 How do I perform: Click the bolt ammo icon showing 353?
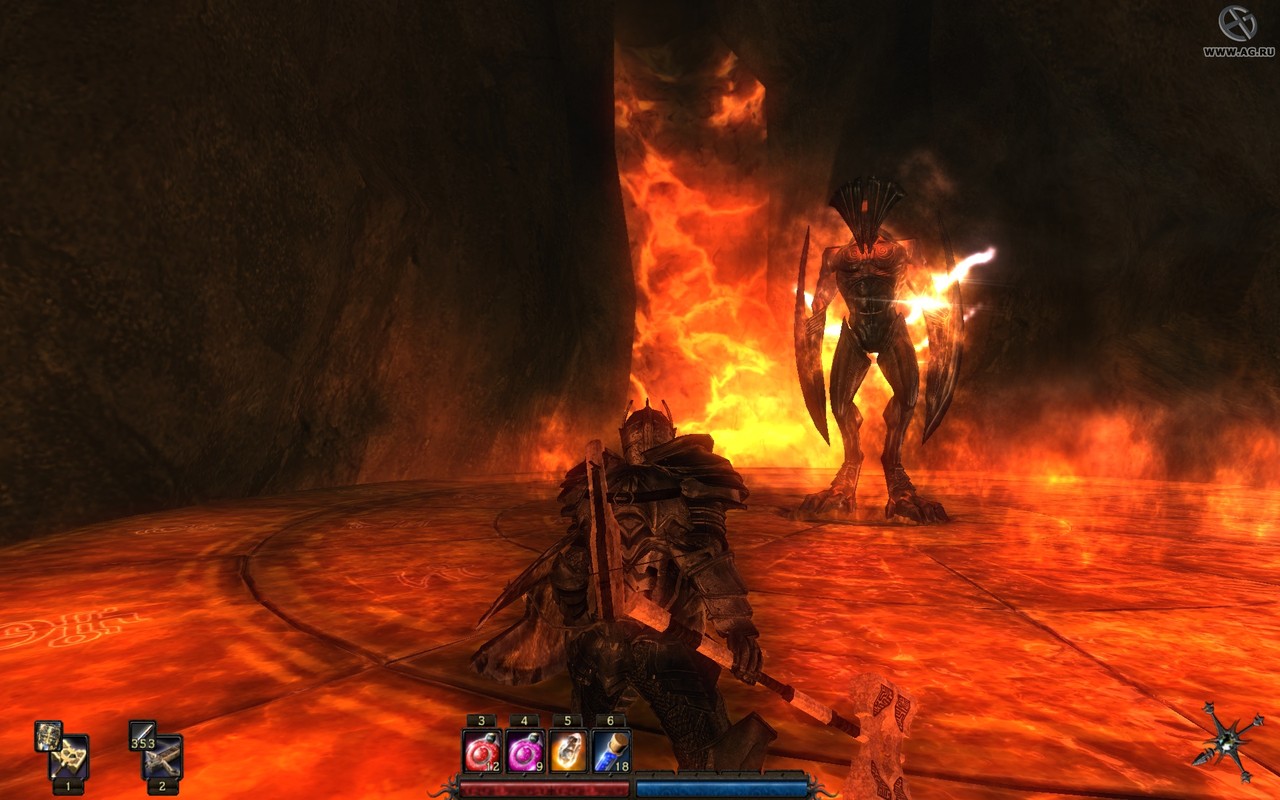tap(142, 736)
